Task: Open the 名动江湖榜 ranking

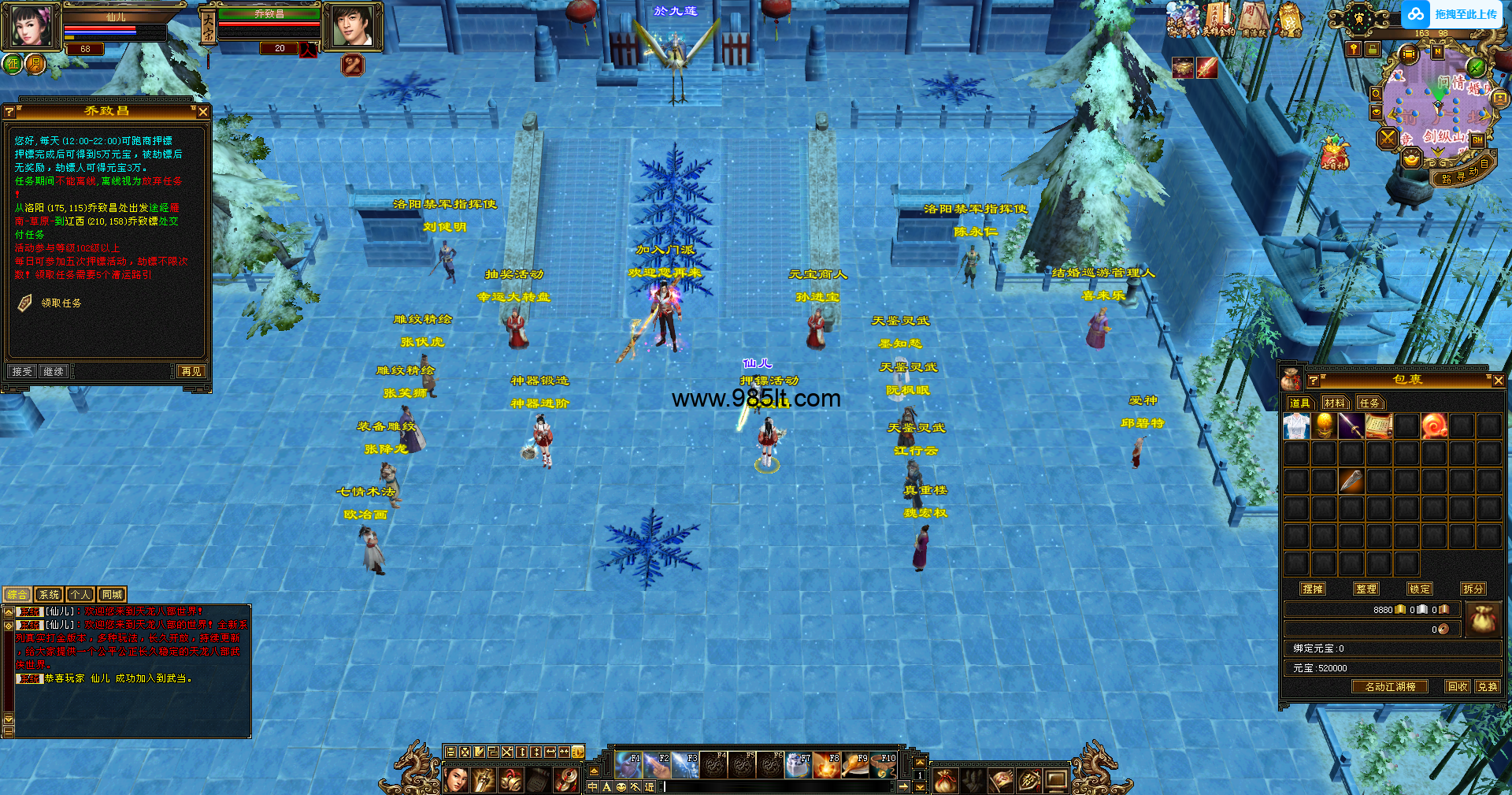Action: point(1390,687)
